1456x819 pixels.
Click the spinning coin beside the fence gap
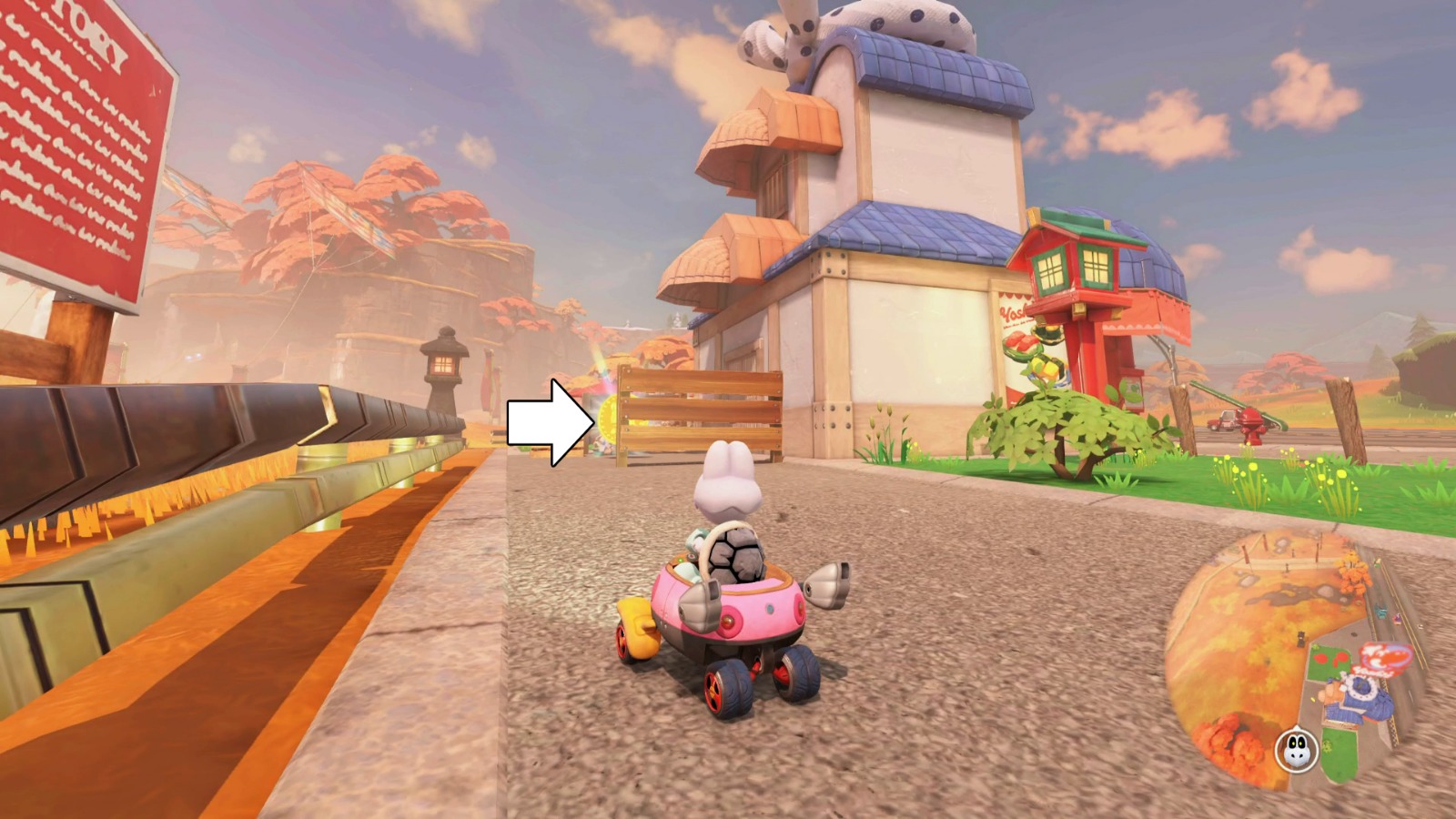(x=608, y=419)
